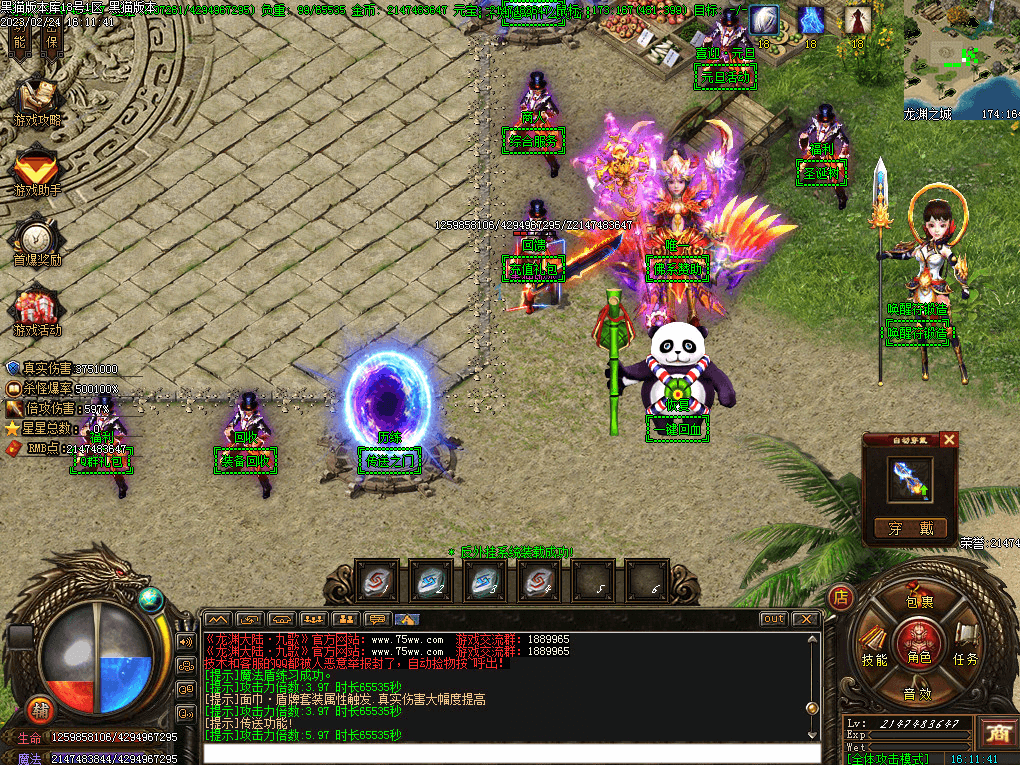Open the 音效 sound settings
This screenshot has width=1020, height=765.
(918, 693)
